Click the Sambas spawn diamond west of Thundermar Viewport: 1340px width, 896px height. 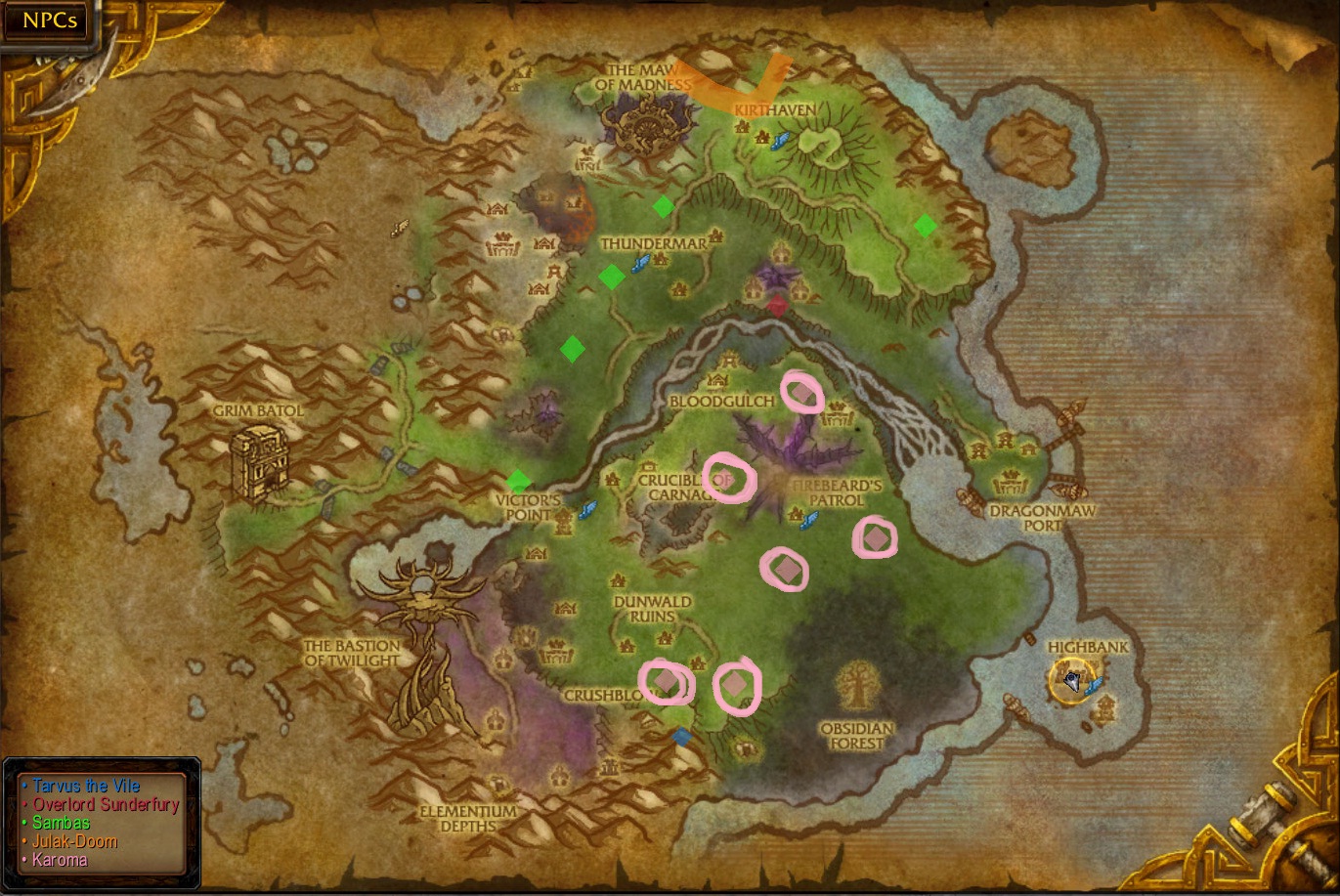612,277
